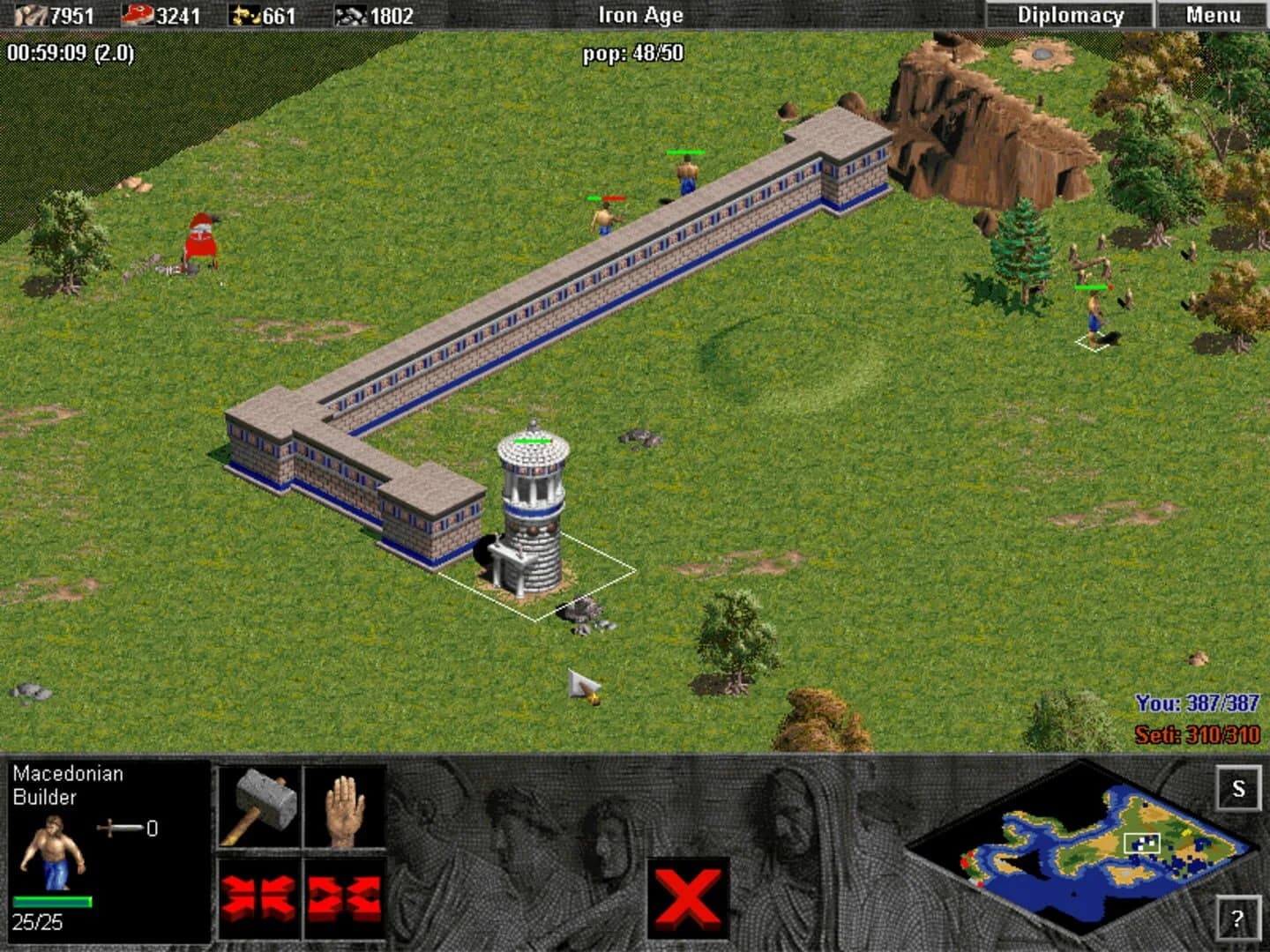Click the Group units red arrows icon
This screenshot has height=952, width=1270.
pos(258,896)
